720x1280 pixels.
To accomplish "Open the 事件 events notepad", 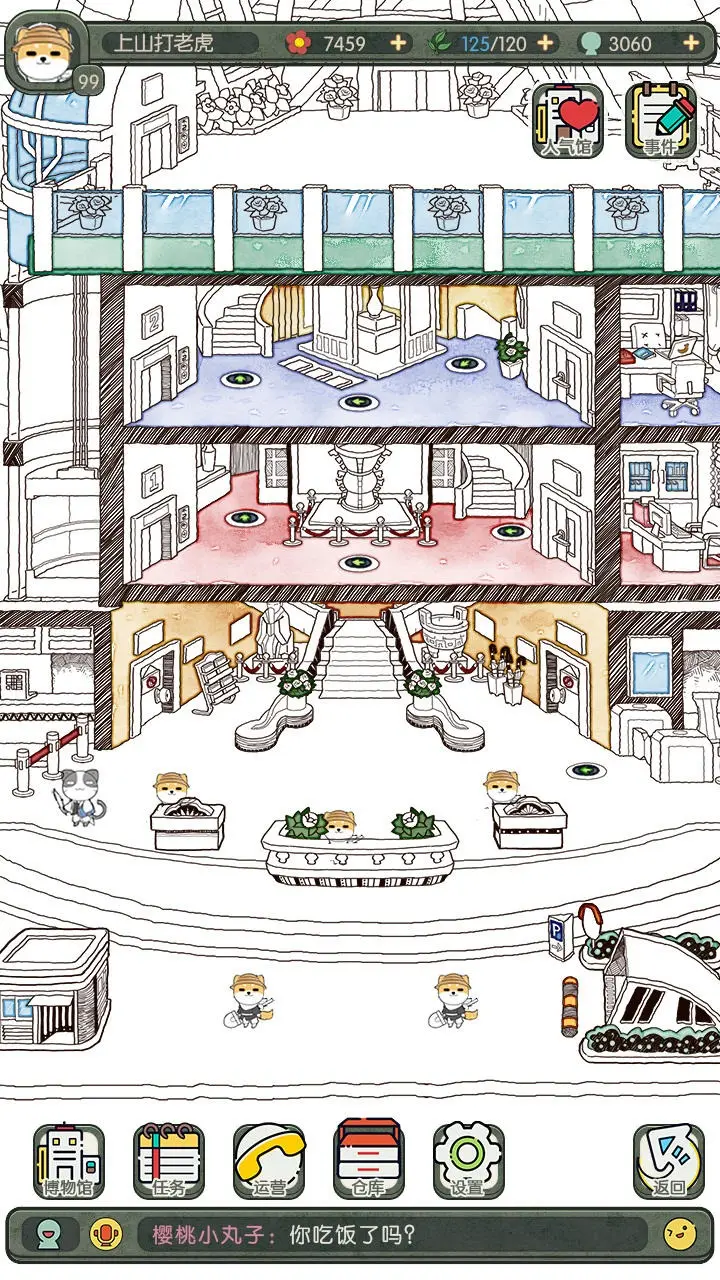I will 660,122.
